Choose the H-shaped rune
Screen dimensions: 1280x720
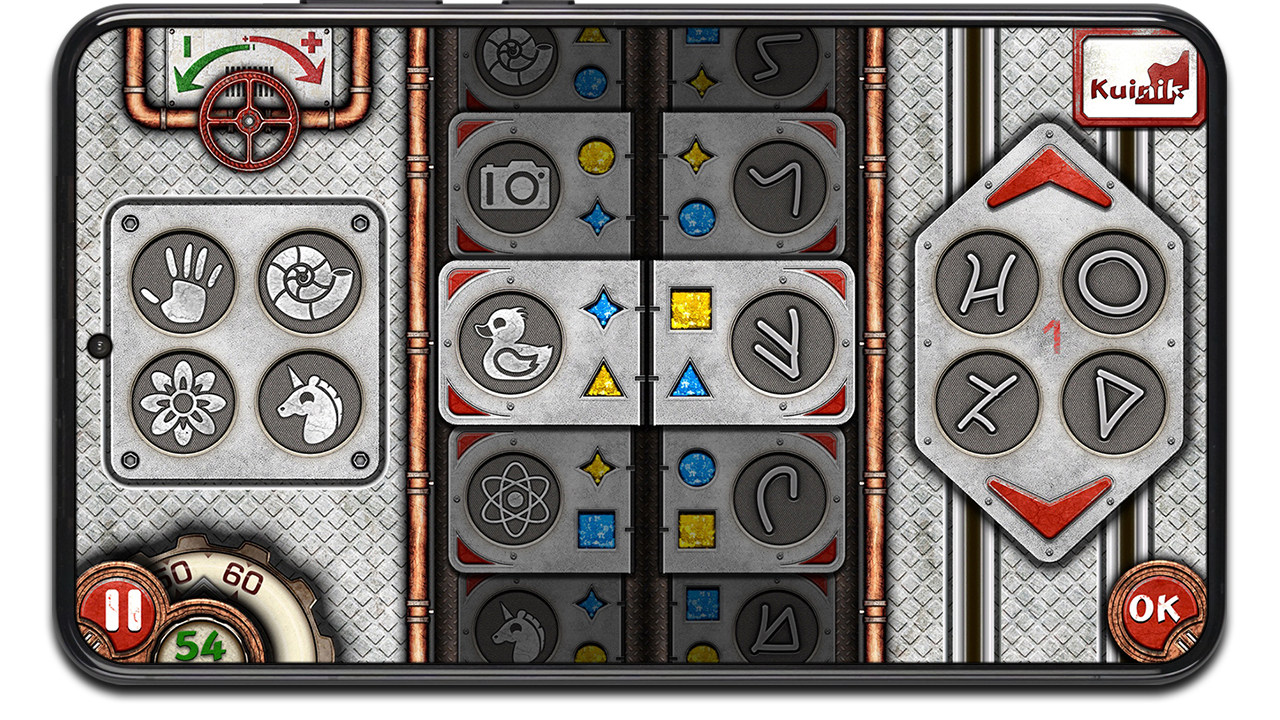(987, 281)
